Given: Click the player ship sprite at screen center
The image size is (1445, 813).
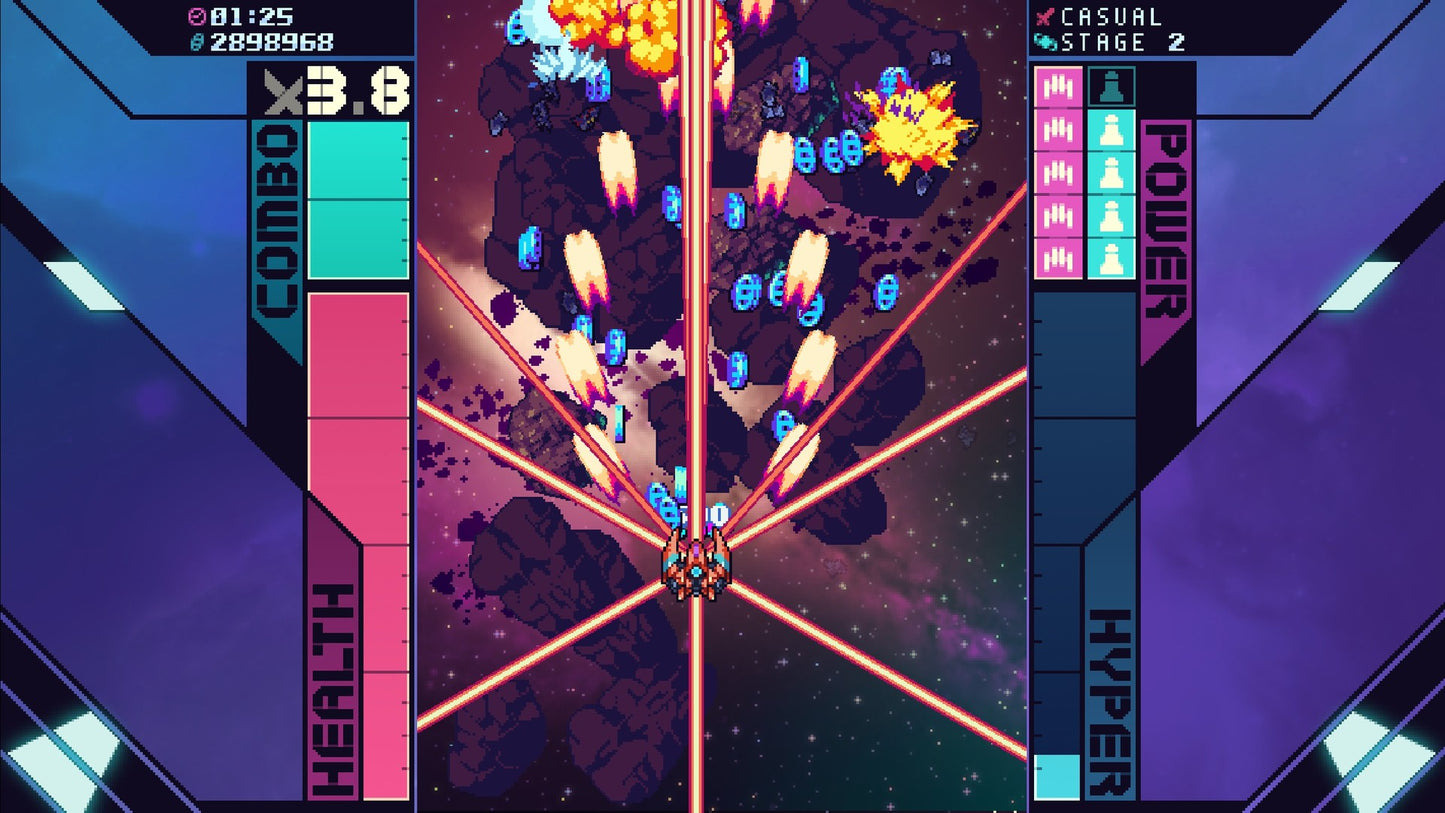Looking at the screenshot, I should 694,570.
